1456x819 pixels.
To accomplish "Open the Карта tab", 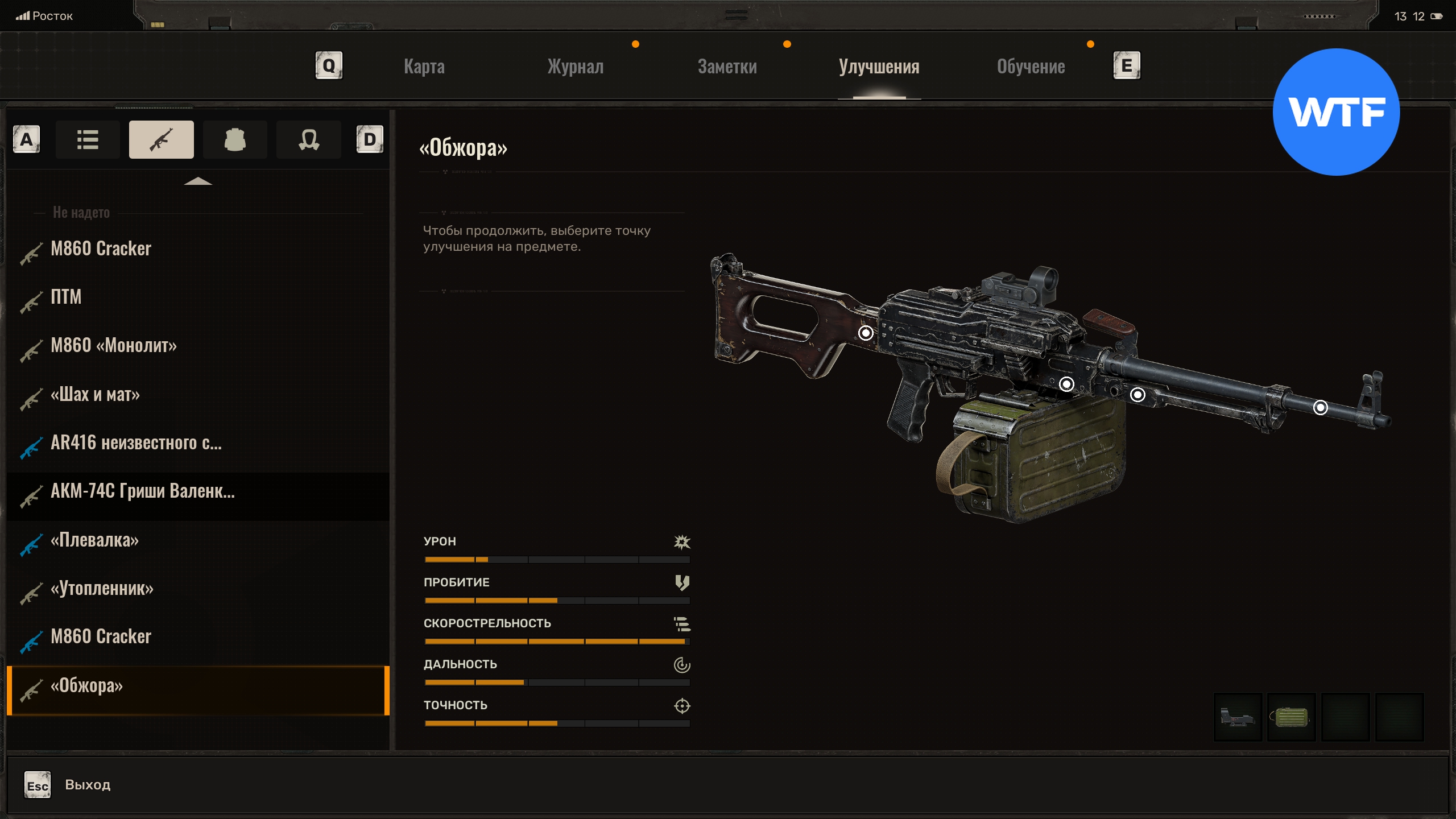I will [424, 67].
